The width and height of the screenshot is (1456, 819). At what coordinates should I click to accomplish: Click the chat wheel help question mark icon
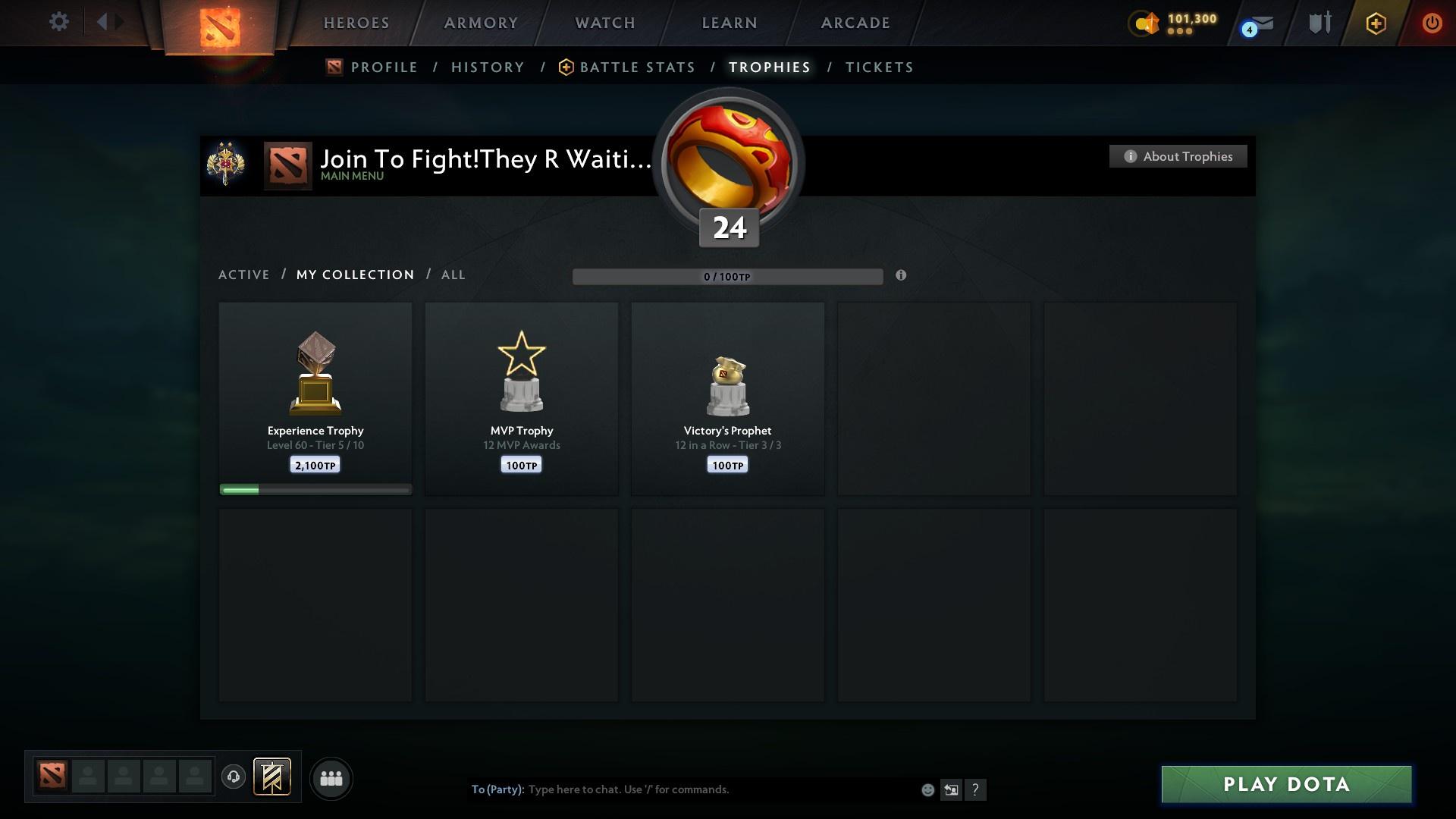point(977,789)
